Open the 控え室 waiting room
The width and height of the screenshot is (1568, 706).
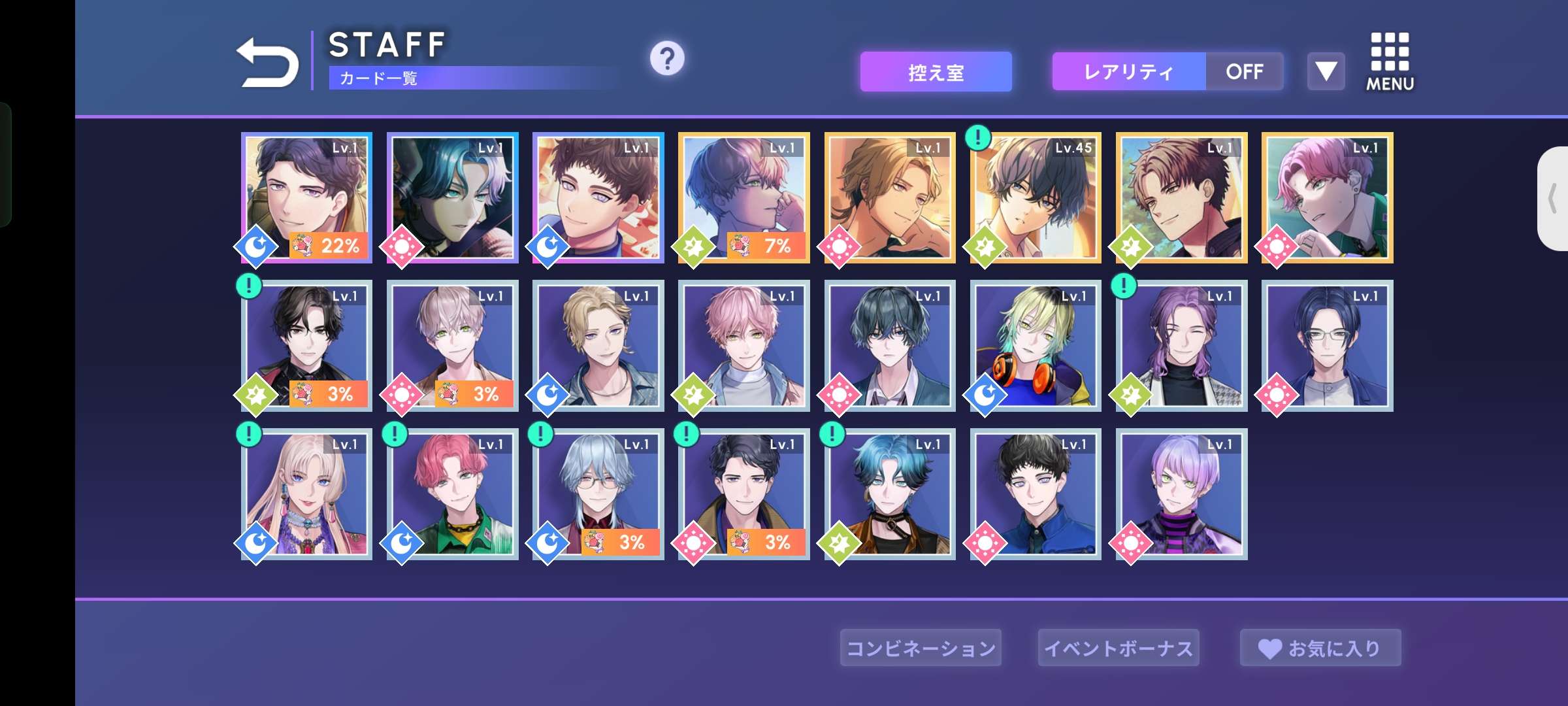point(936,72)
